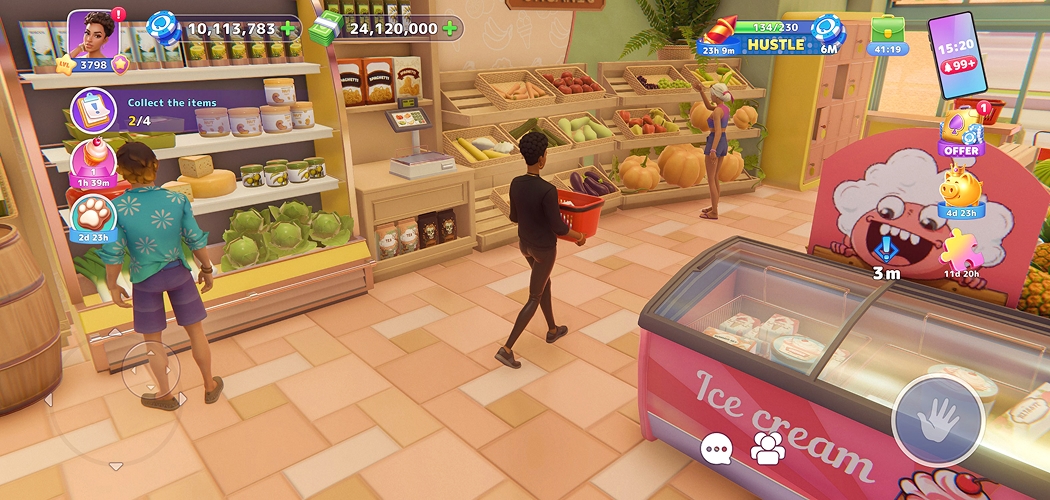The width and height of the screenshot is (1050, 500).
Task: Open the chat speech bubble
Action: pyautogui.click(x=716, y=450)
